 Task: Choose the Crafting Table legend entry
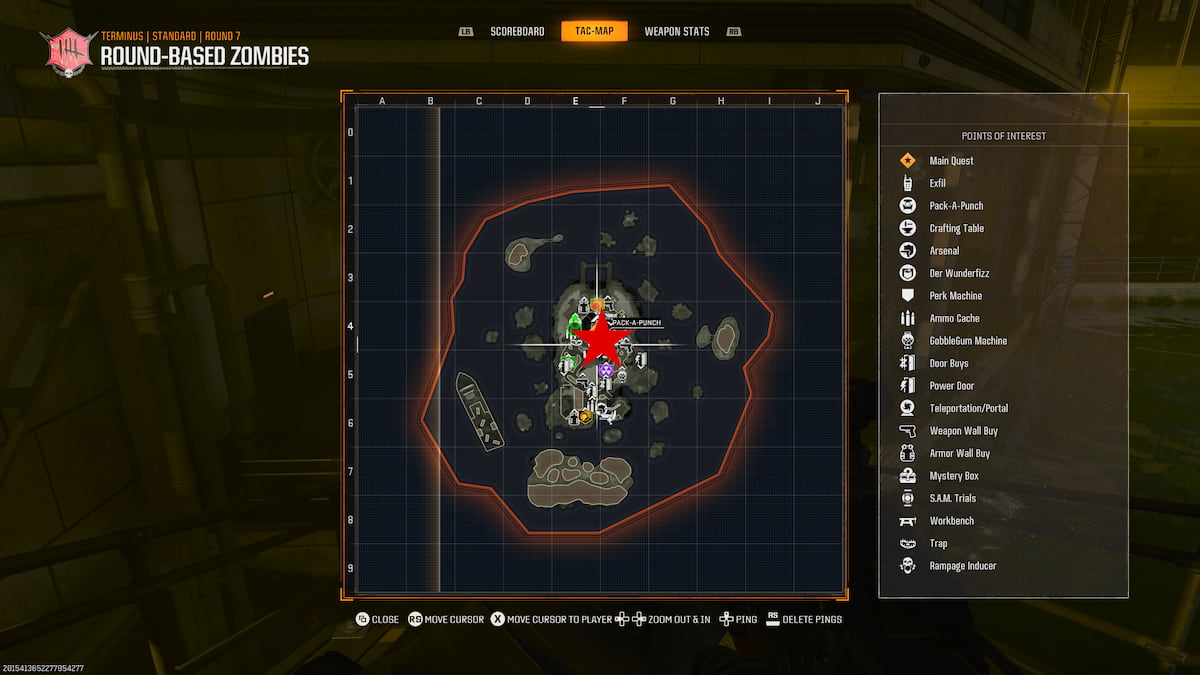[x=956, y=228]
